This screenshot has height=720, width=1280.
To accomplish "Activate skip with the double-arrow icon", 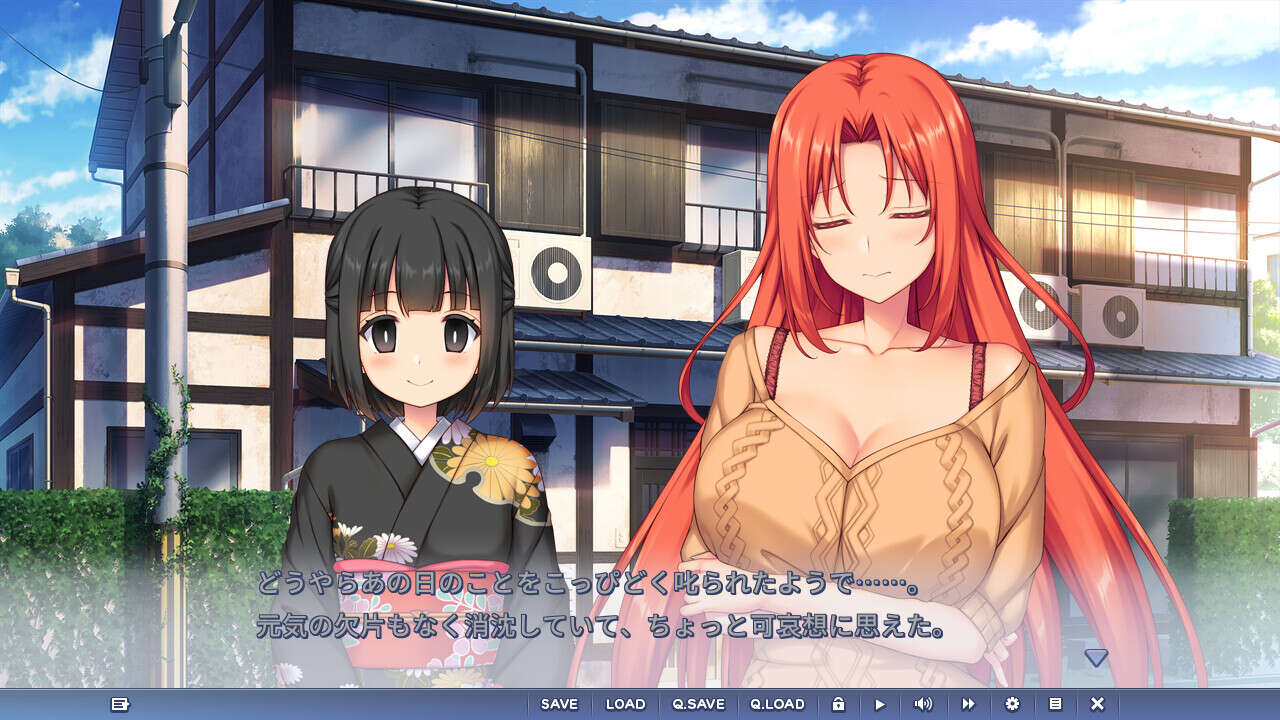I will [x=968, y=704].
